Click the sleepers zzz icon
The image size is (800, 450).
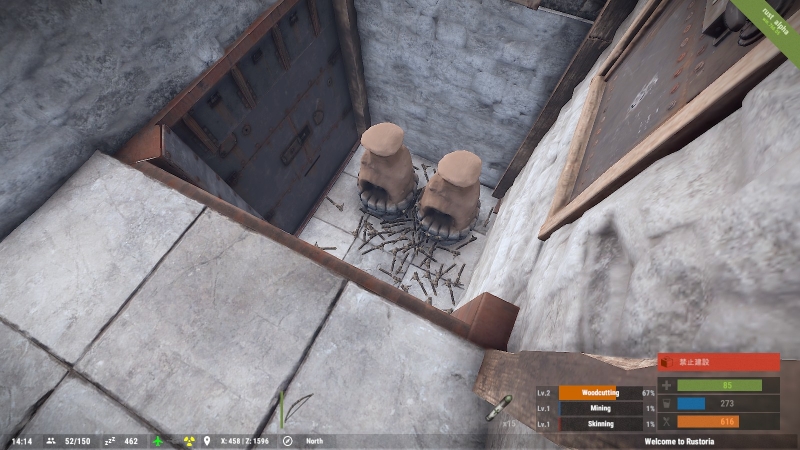click(110, 441)
